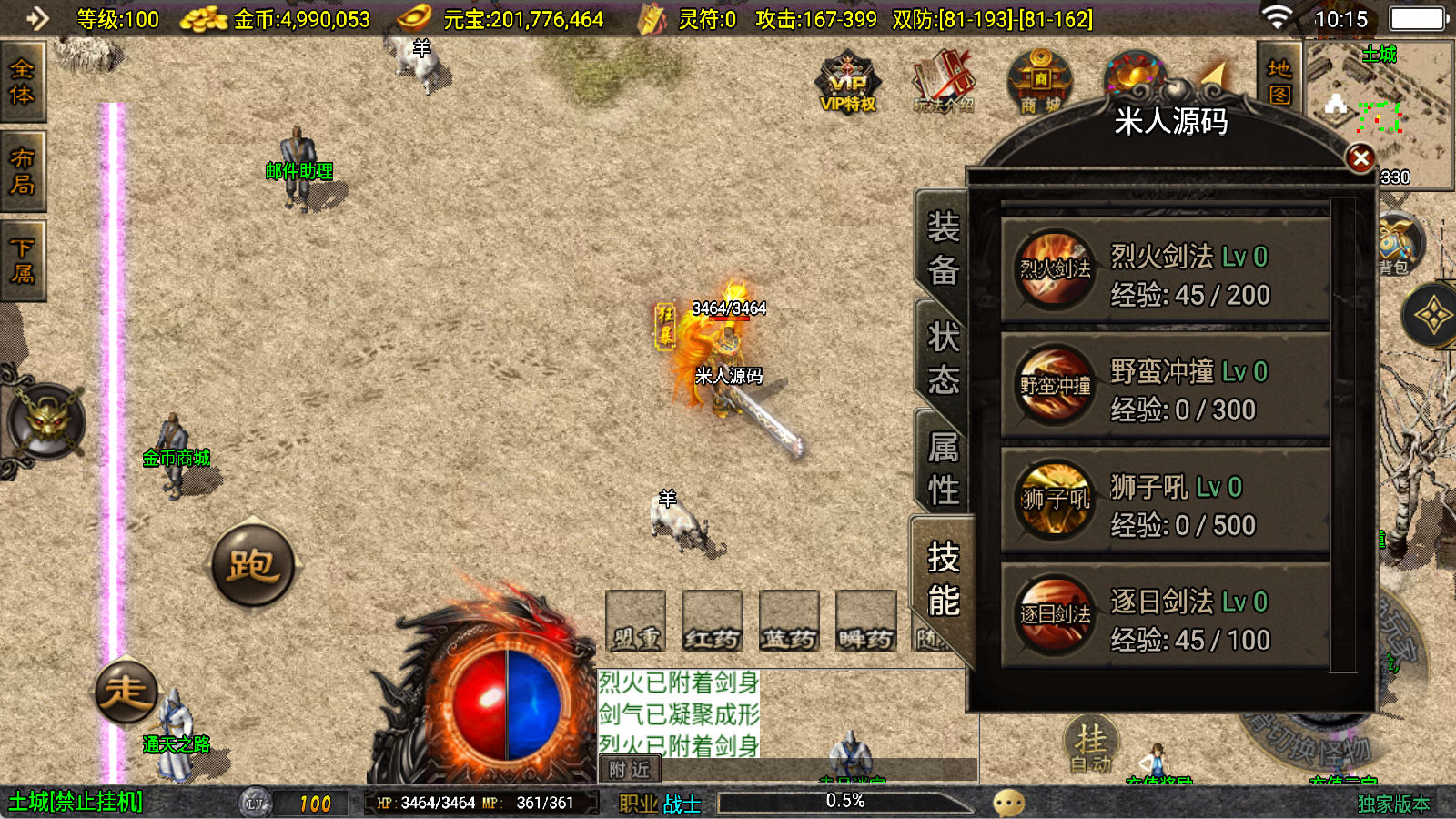
Task: Switch to the 装备 equipment tab
Action: click(943, 248)
